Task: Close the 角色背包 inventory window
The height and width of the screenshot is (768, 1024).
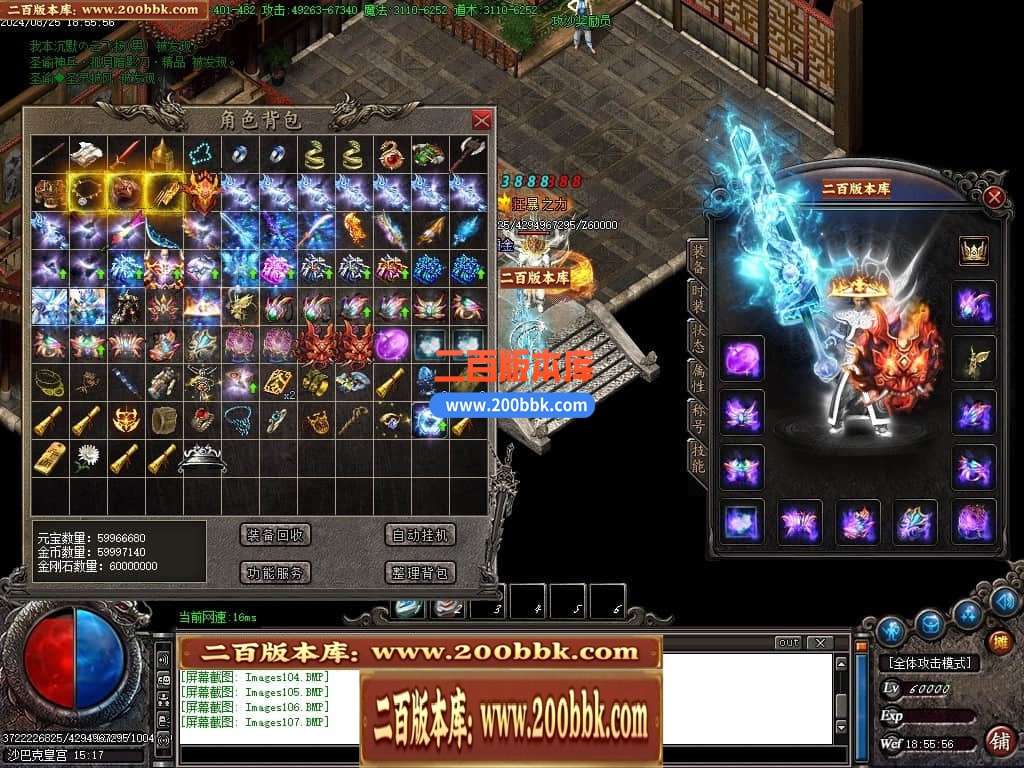Action: click(481, 120)
